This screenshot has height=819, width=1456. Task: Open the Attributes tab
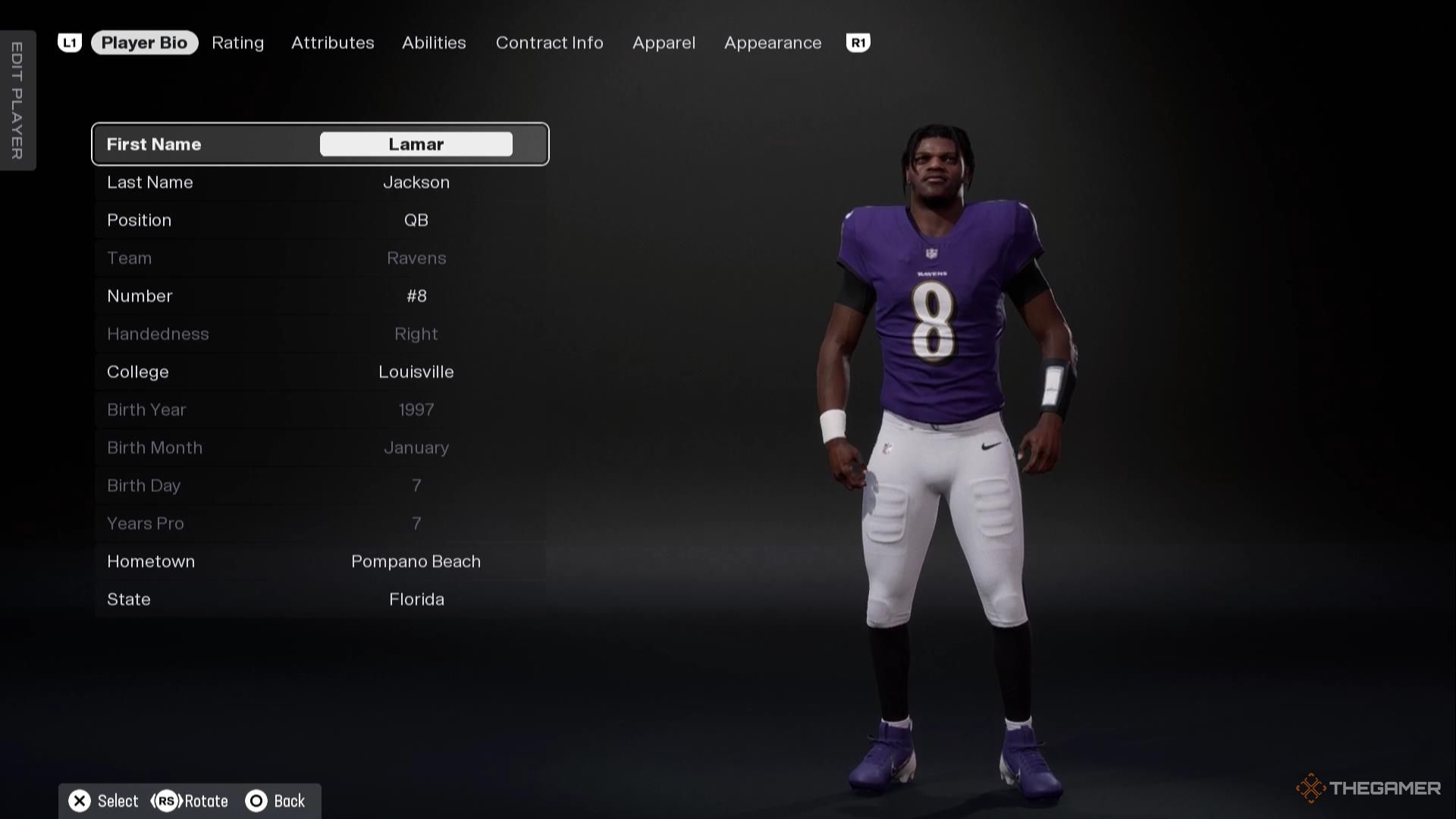(x=332, y=43)
